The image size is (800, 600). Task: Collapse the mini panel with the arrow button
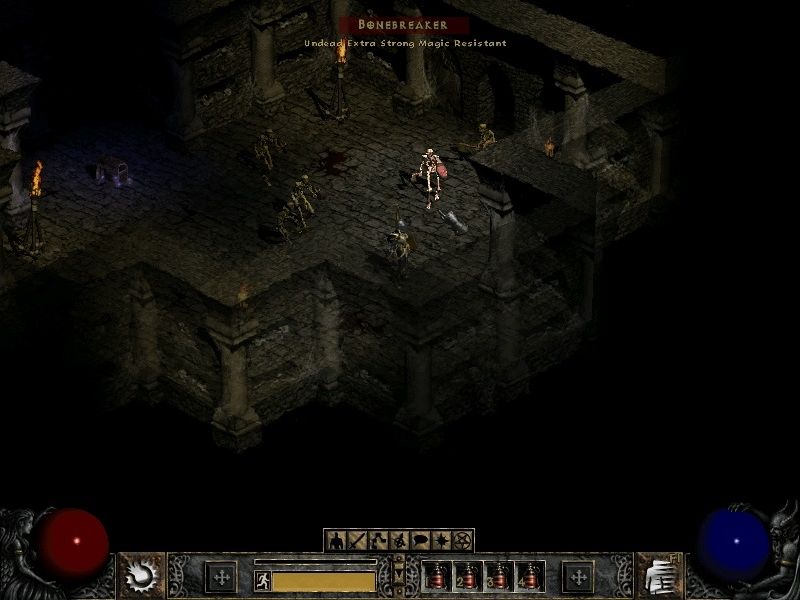399,576
